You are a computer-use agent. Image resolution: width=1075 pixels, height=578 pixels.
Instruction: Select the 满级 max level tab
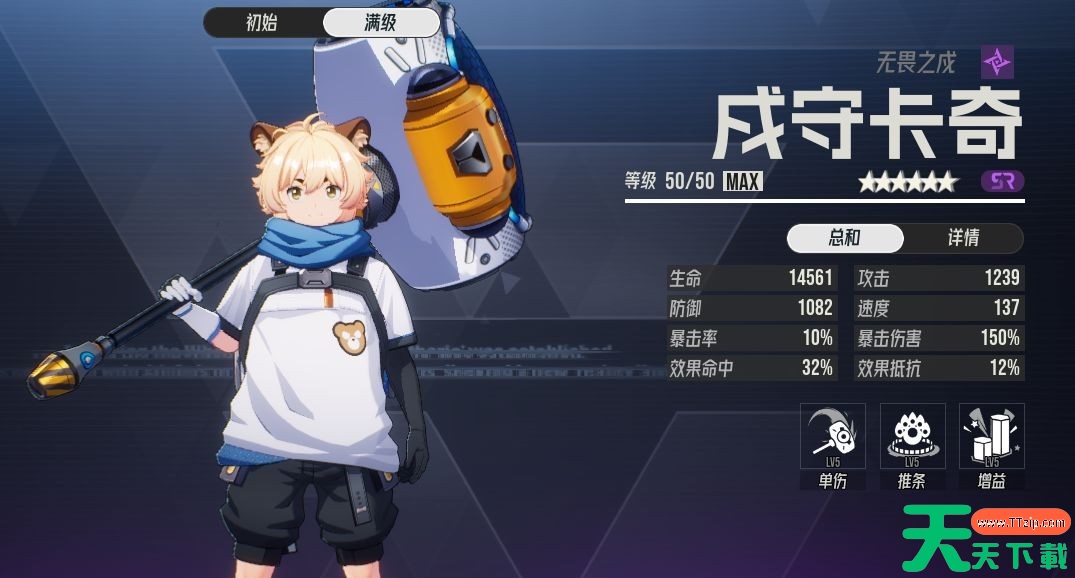[x=381, y=23]
